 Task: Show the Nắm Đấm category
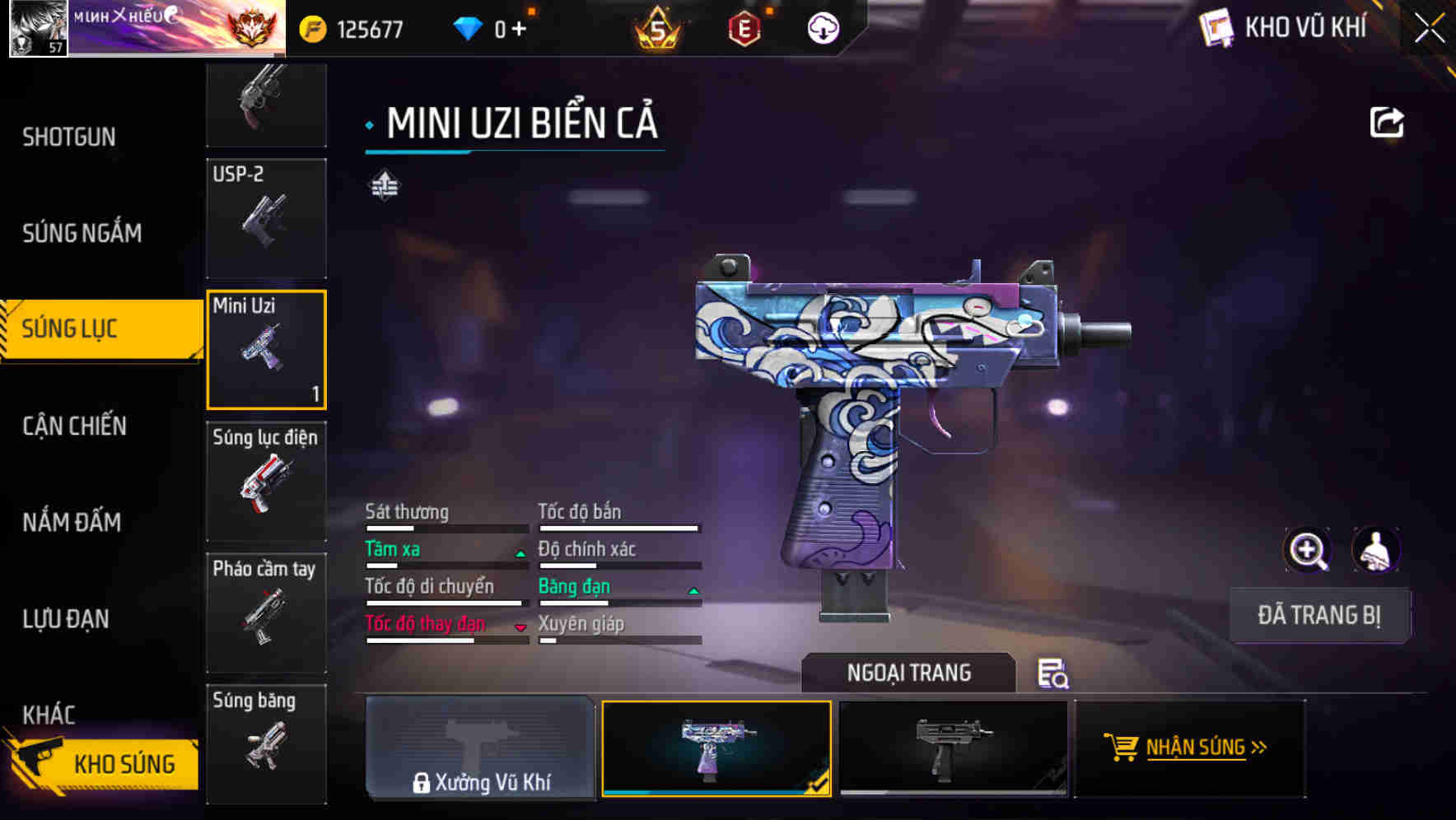[72, 522]
